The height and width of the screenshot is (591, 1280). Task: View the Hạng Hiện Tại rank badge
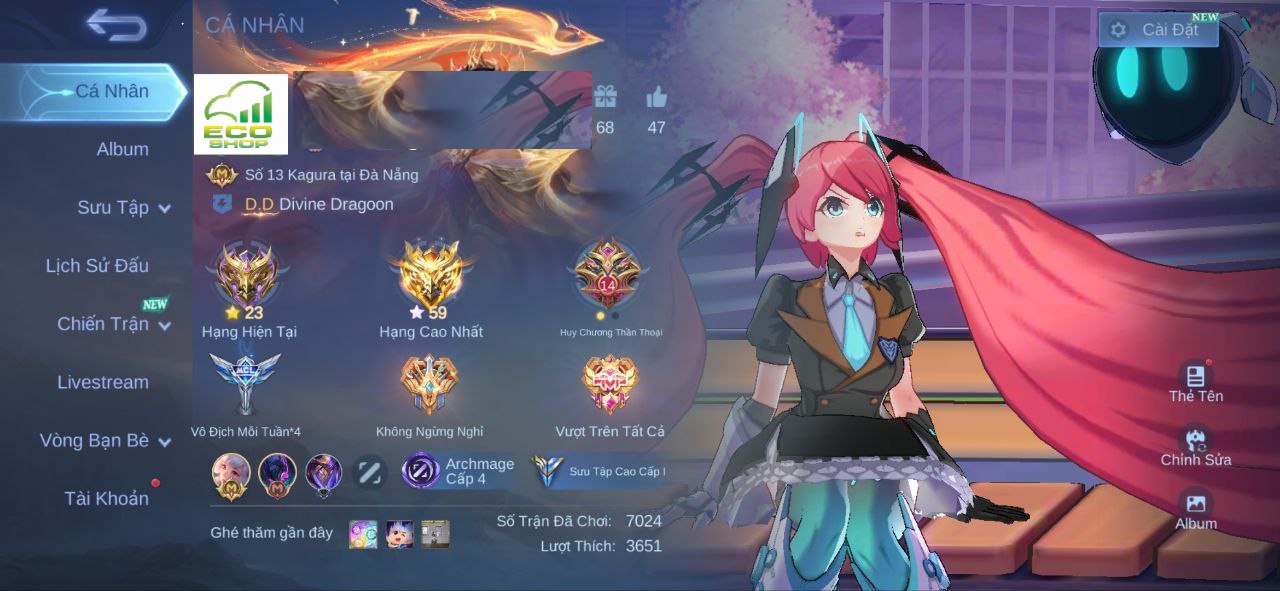click(247, 275)
